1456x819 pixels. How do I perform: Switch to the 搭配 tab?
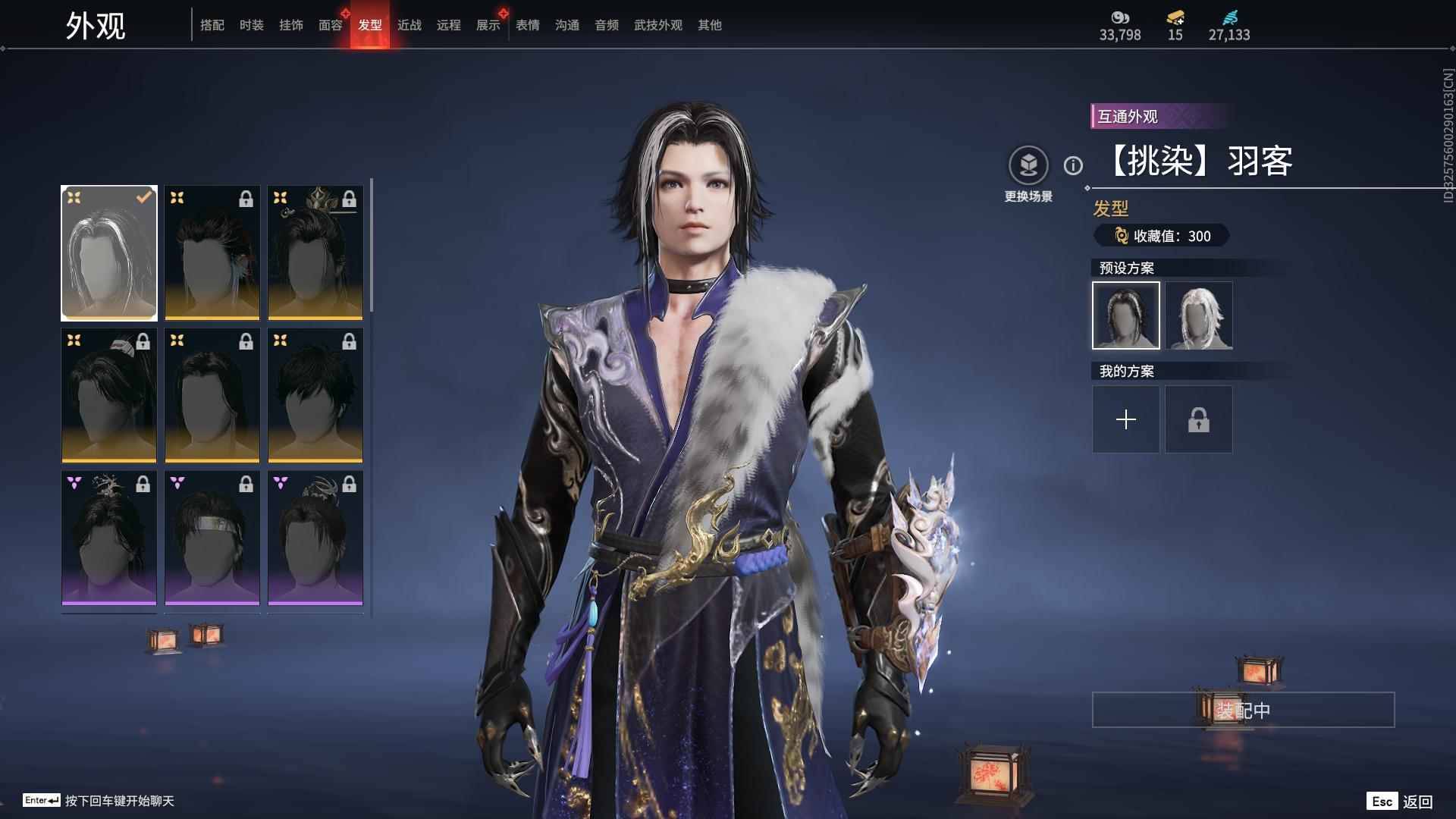pyautogui.click(x=212, y=25)
